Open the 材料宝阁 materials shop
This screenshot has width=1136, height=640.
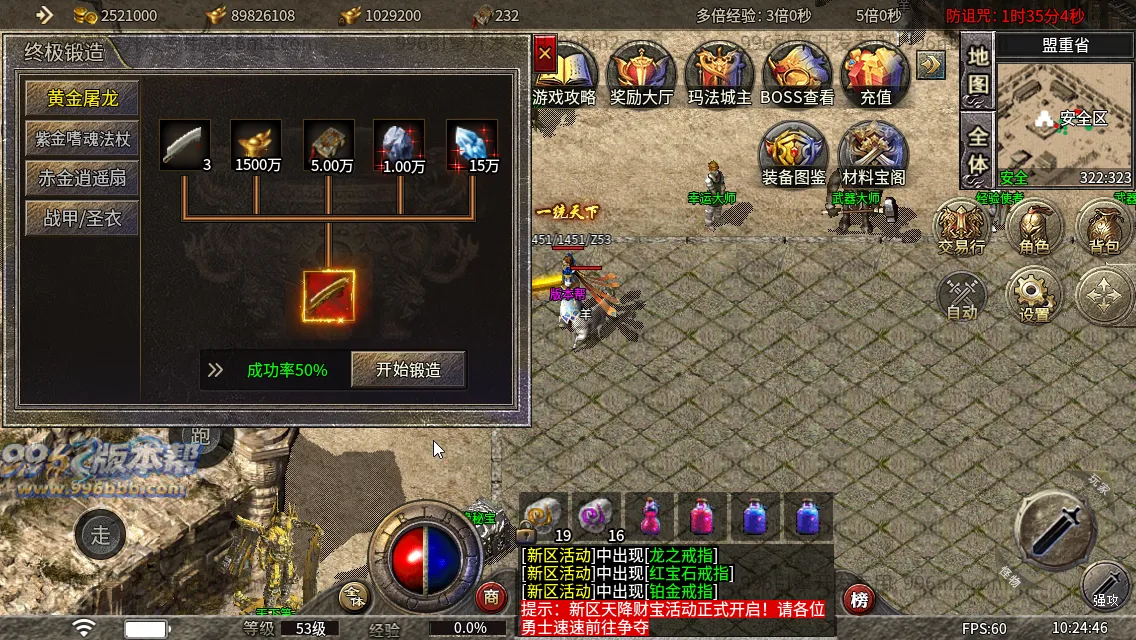tap(873, 154)
